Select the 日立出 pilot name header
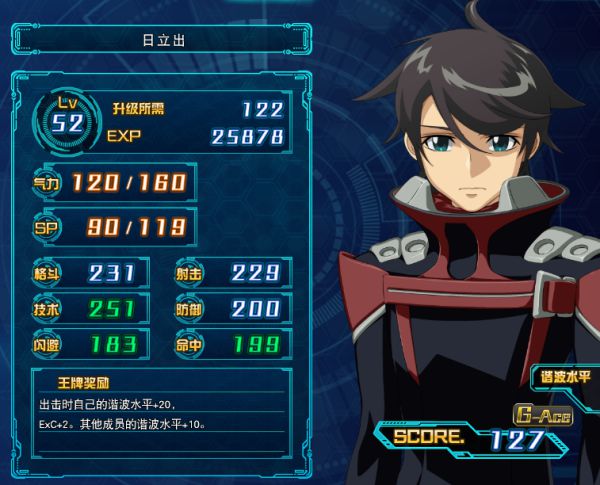Screen dimensions: 600x485 [x=158, y=42]
